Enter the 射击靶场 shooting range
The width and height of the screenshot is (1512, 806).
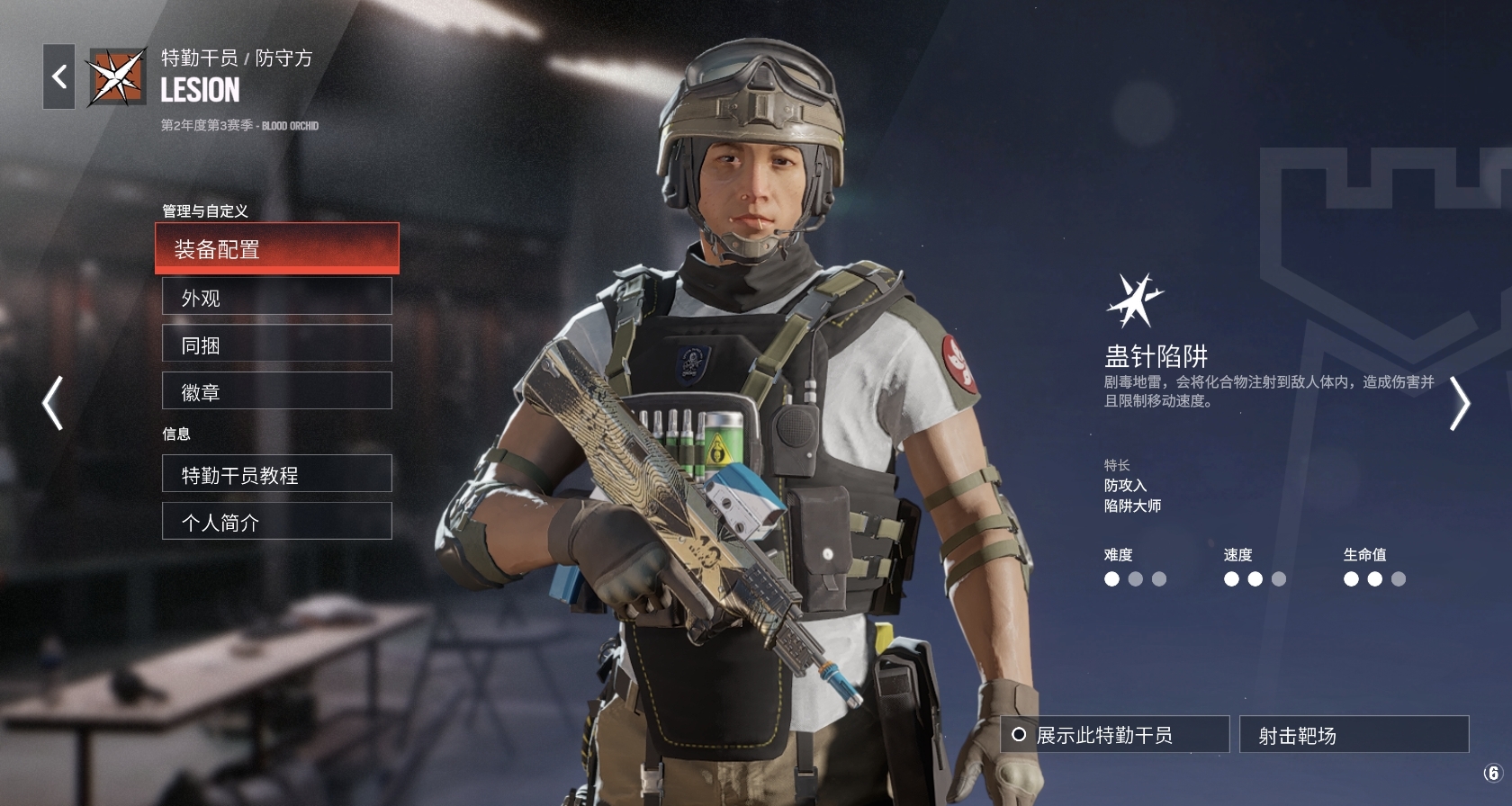click(1354, 735)
